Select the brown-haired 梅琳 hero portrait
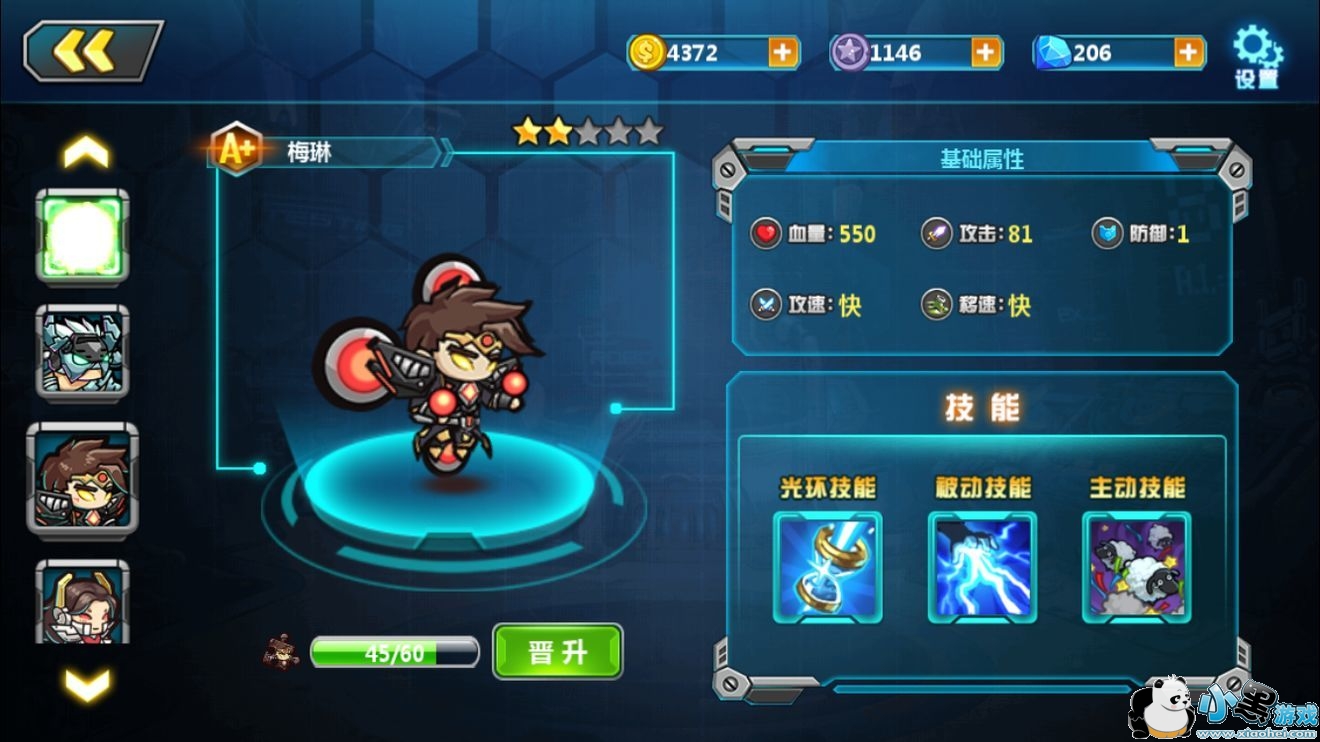 pos(83,479)
